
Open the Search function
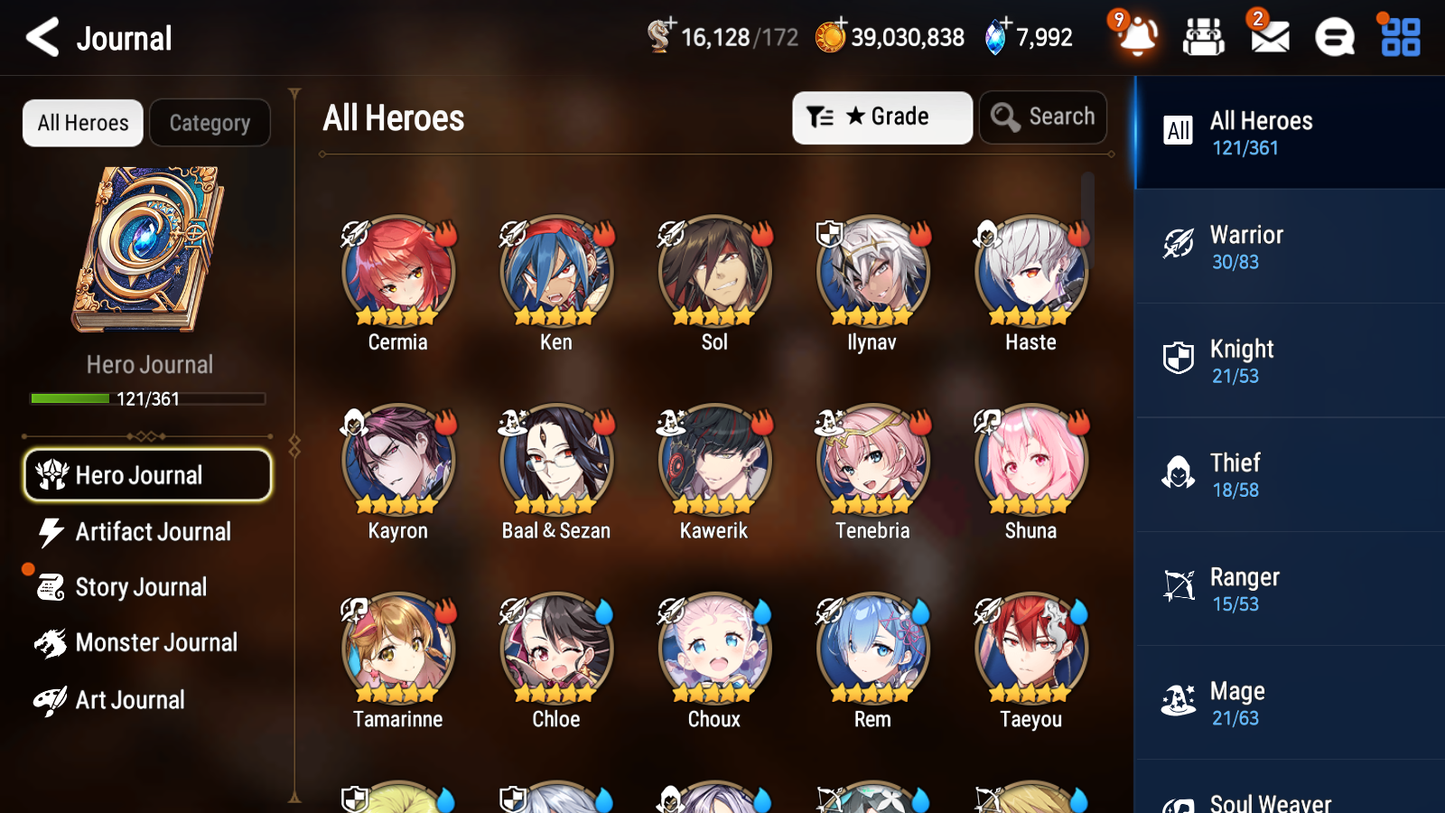[1043, 117]
